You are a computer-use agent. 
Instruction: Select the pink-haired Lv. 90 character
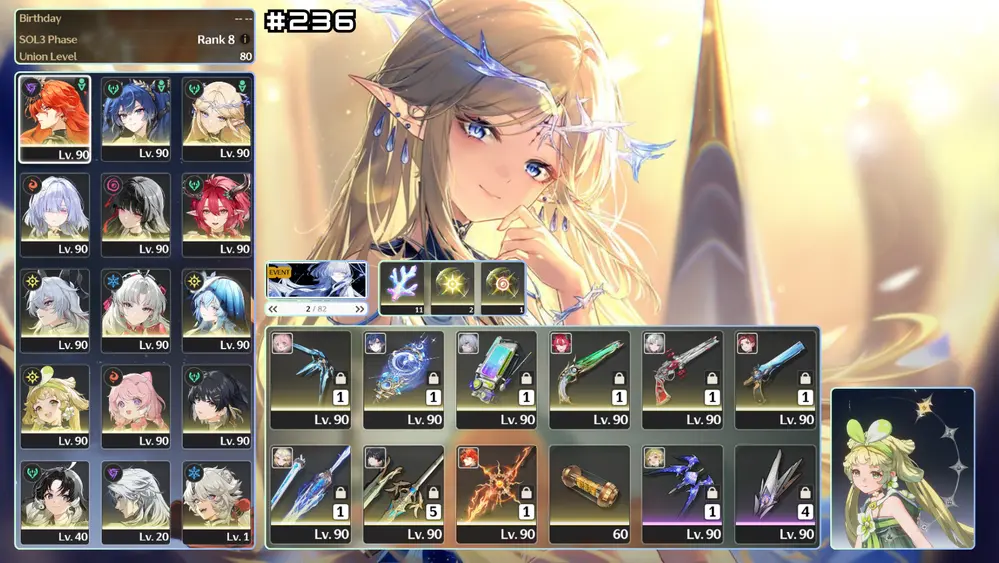click(x=135, y=405)
